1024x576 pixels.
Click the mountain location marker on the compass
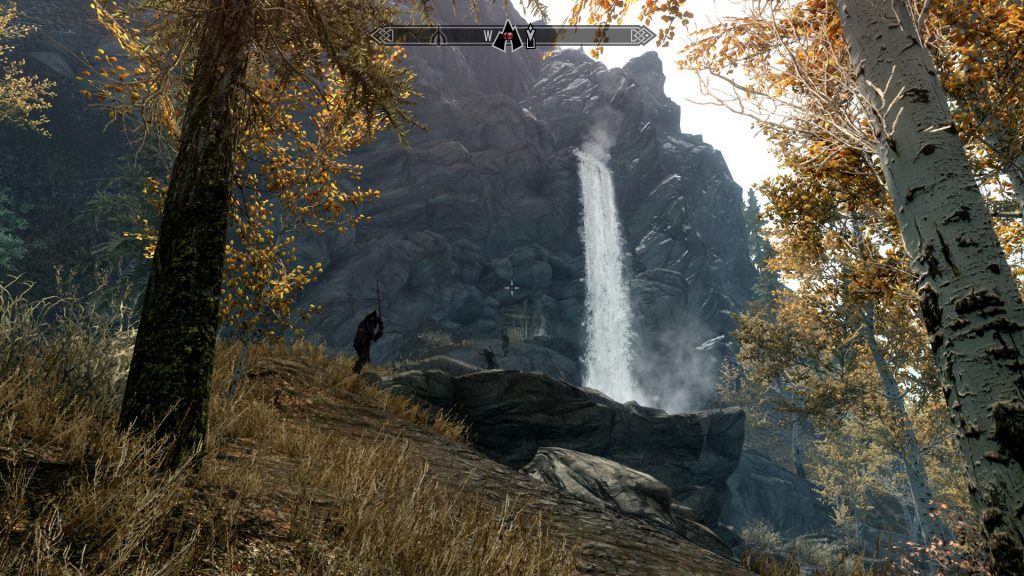click(509, 36)
